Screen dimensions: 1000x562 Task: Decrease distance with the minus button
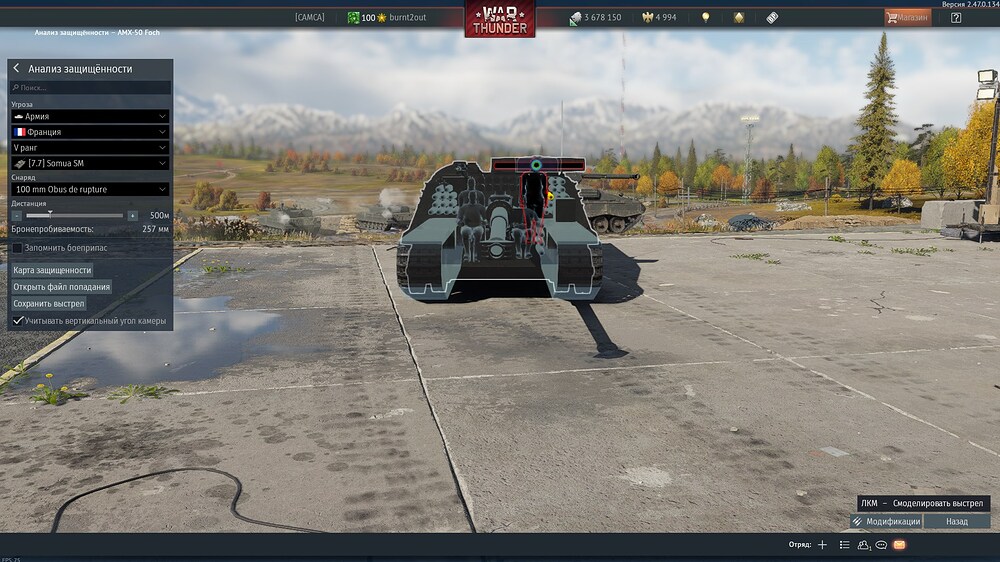[16, 216]
